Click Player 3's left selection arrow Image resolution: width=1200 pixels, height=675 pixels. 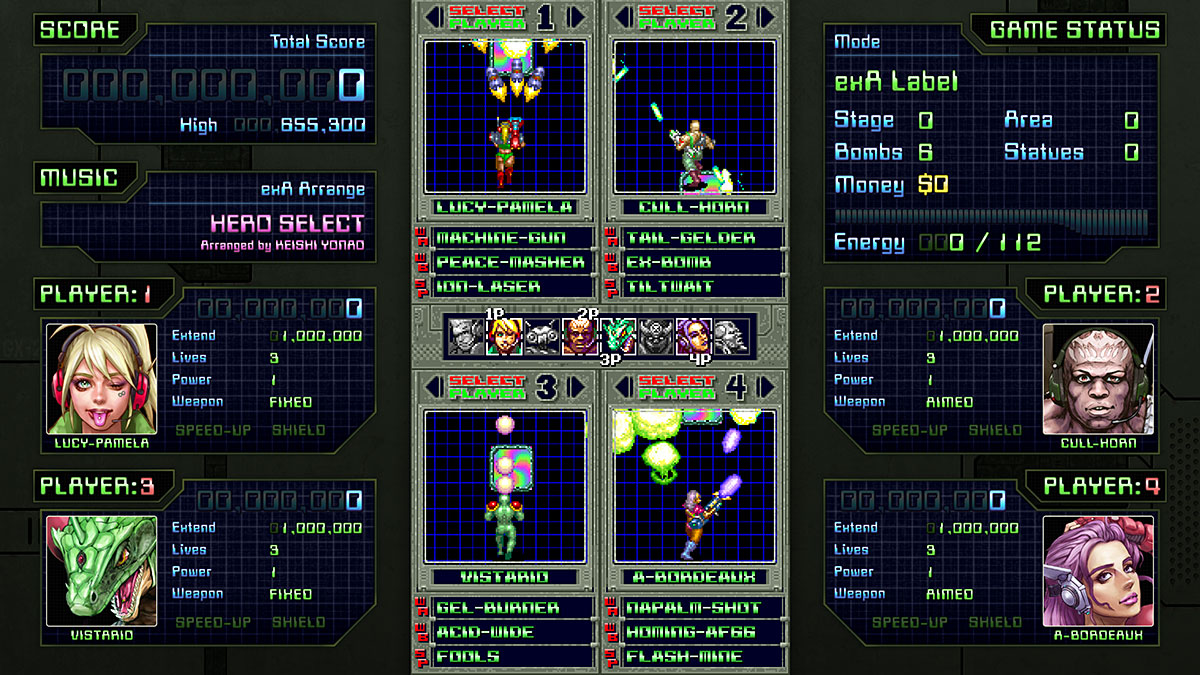[x=433, y=387]
